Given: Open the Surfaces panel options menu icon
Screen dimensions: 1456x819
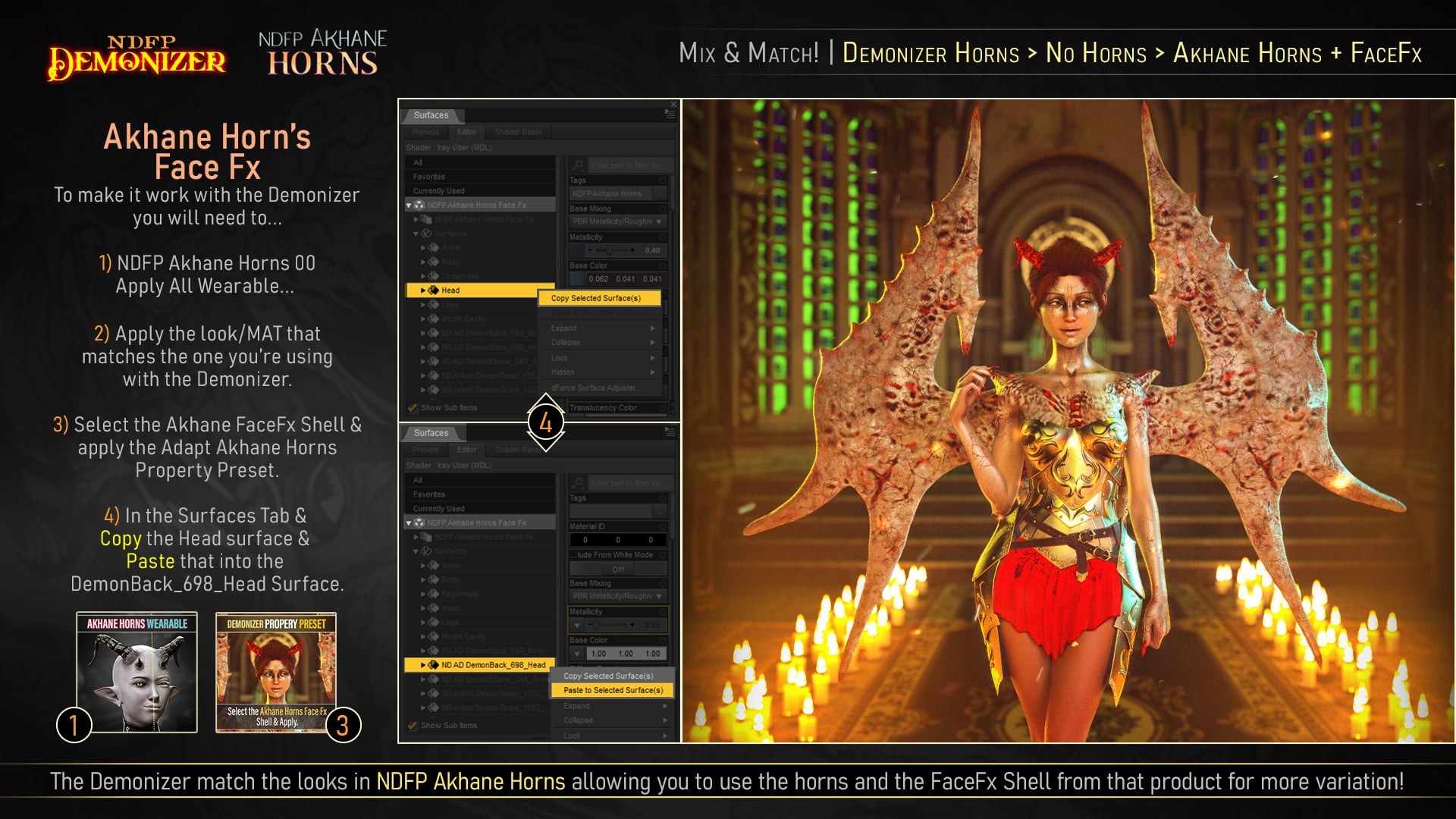Looking at the screenshot, I should click(x=670, y=114).
